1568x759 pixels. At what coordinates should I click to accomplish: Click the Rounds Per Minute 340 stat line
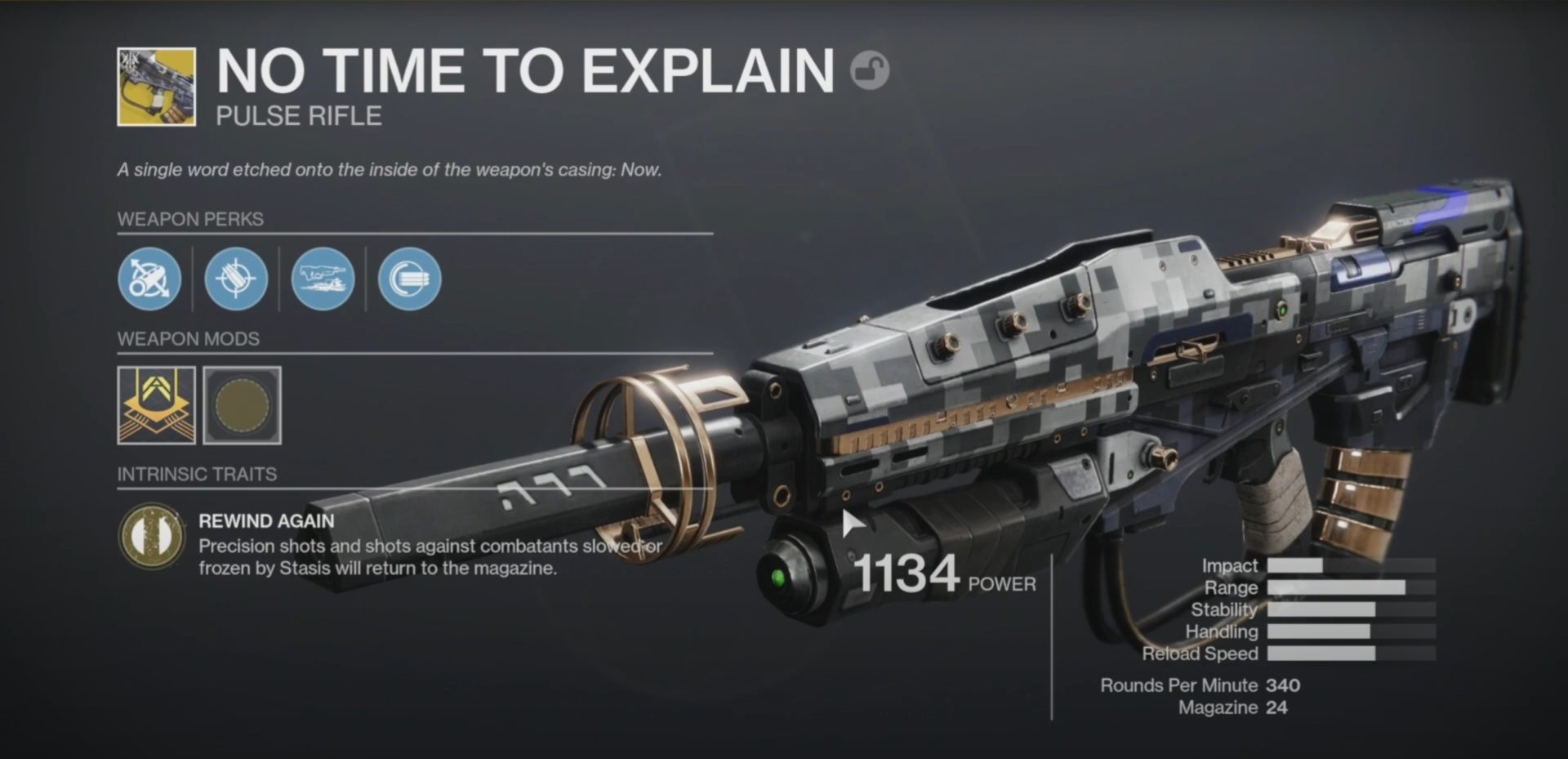[x=1200, y=686]
